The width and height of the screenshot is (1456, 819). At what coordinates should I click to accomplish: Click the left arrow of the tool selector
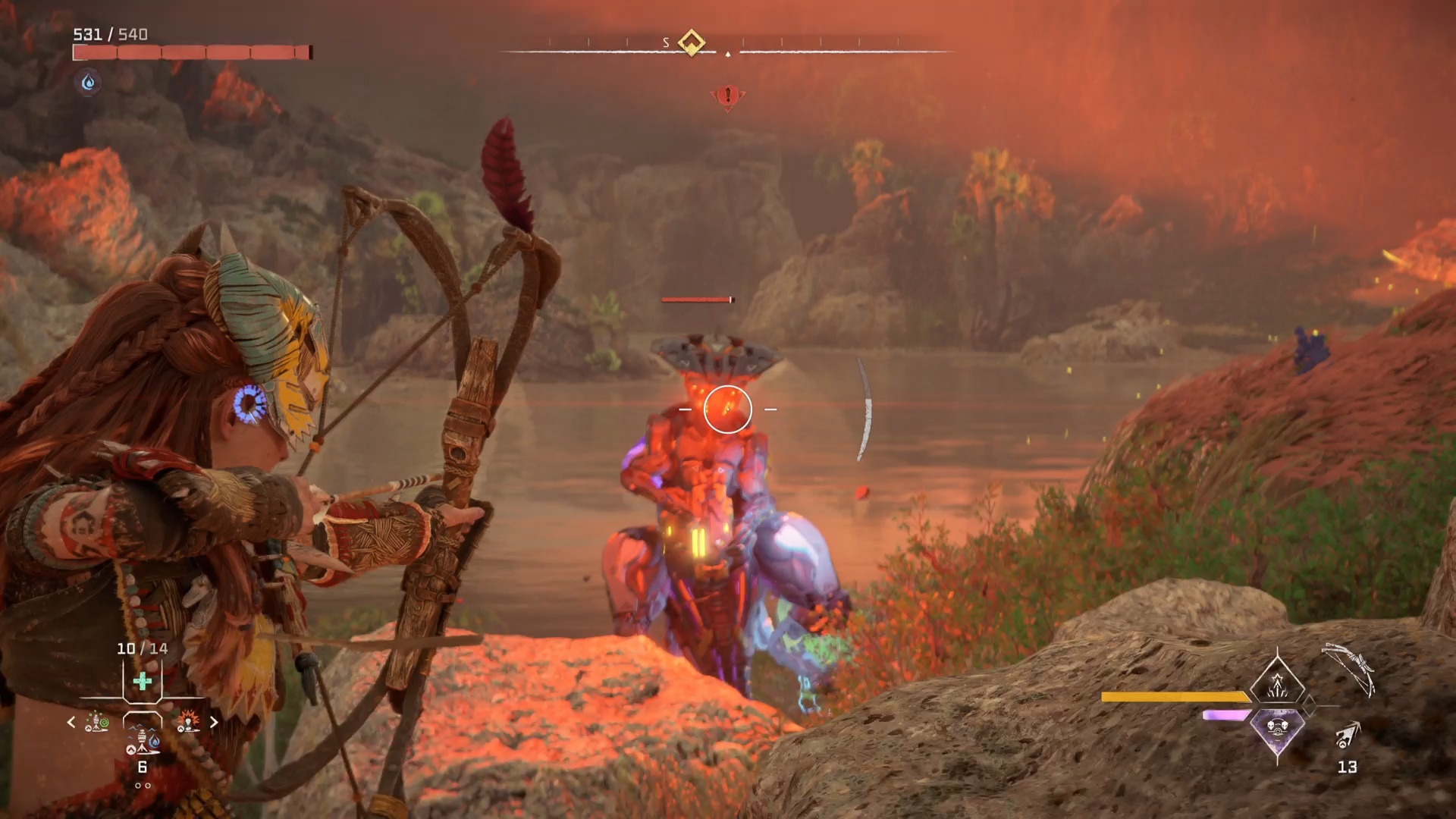[71, 722]
